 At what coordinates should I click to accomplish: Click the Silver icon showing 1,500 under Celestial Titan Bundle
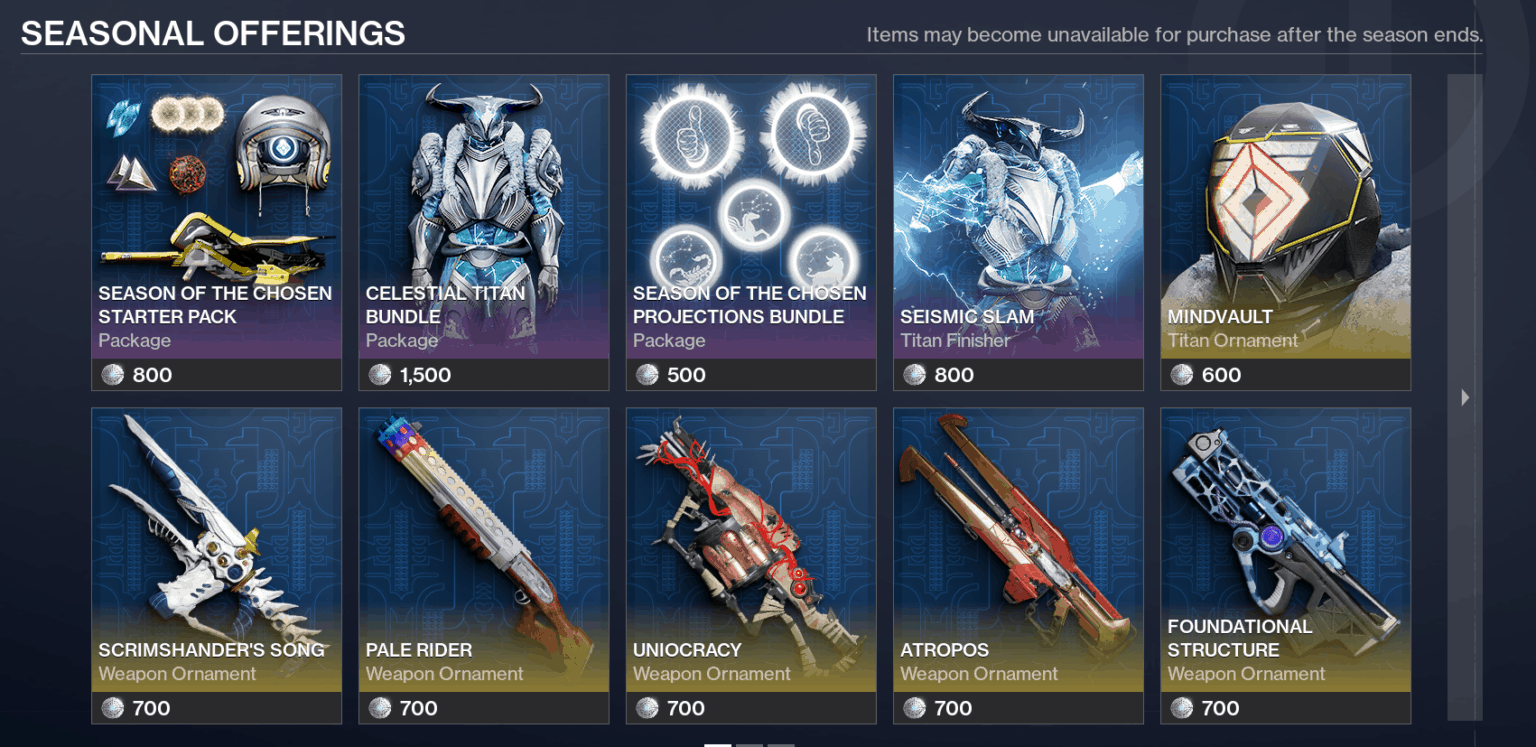(x=378, y=374)
